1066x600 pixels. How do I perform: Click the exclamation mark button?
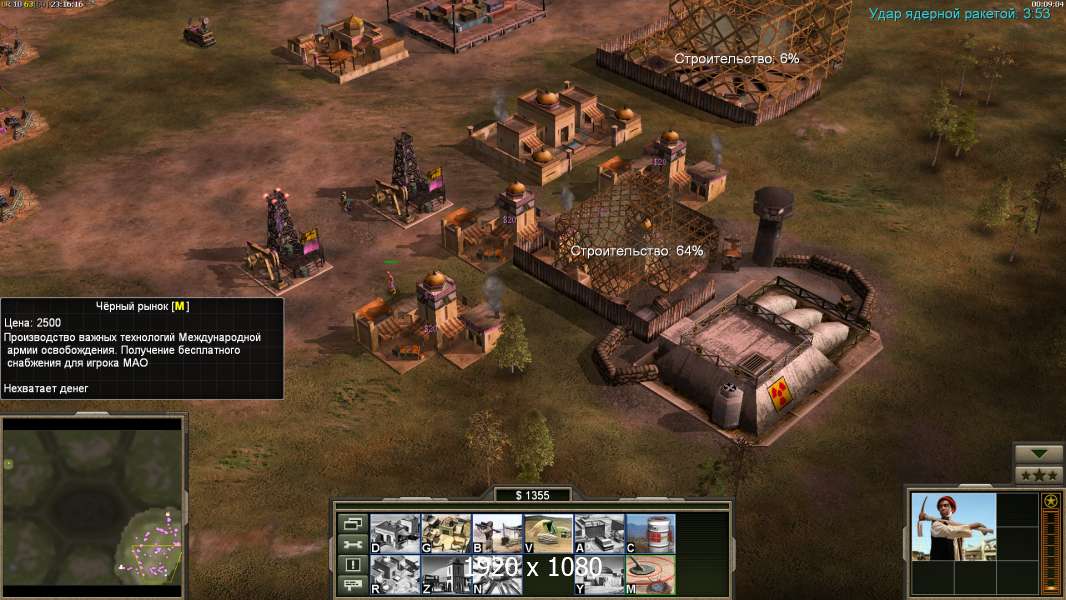tap(352, 565)
